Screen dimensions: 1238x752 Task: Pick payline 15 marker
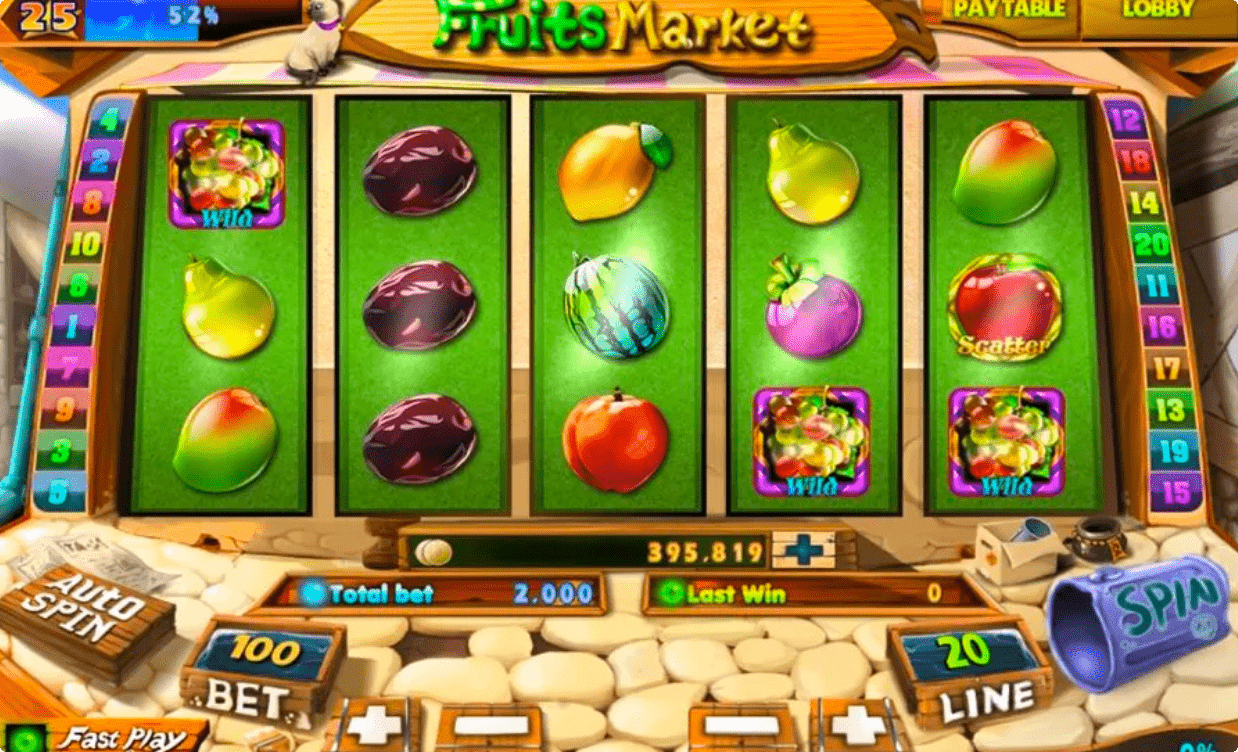click(x=1176, y=490)
